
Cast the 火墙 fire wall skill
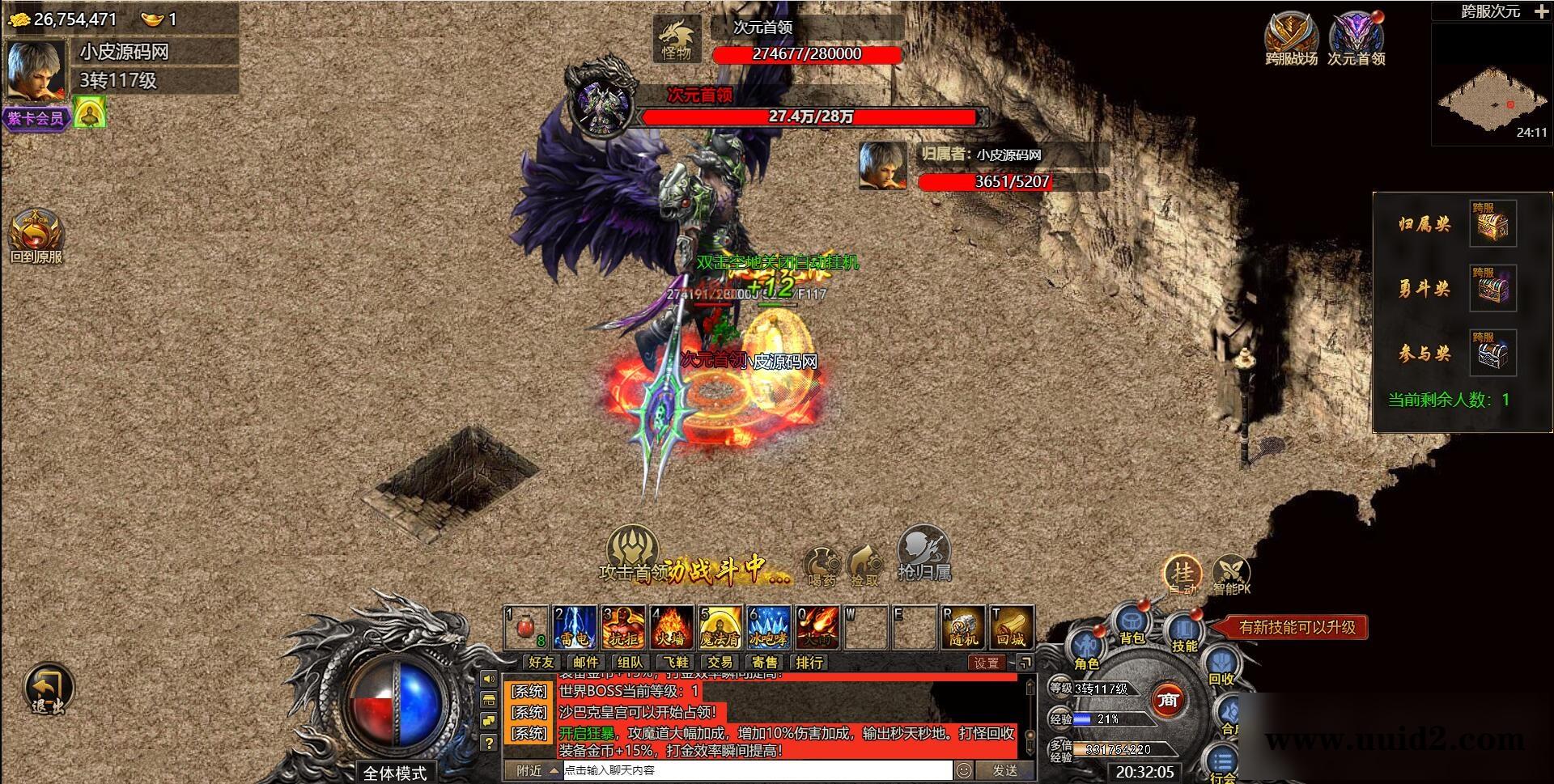671,628
